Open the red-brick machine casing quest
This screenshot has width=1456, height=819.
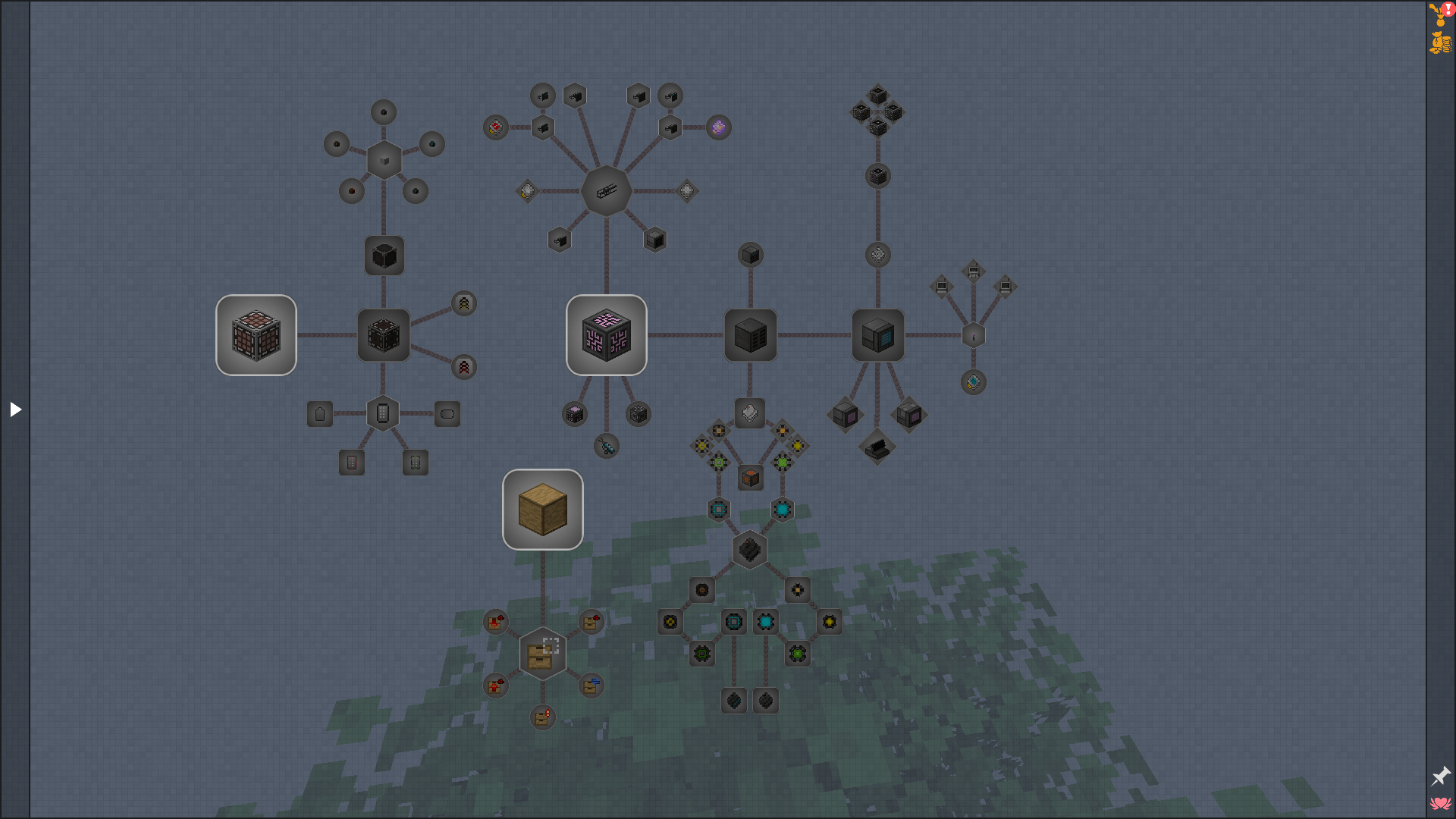click(x=256, y=335)
